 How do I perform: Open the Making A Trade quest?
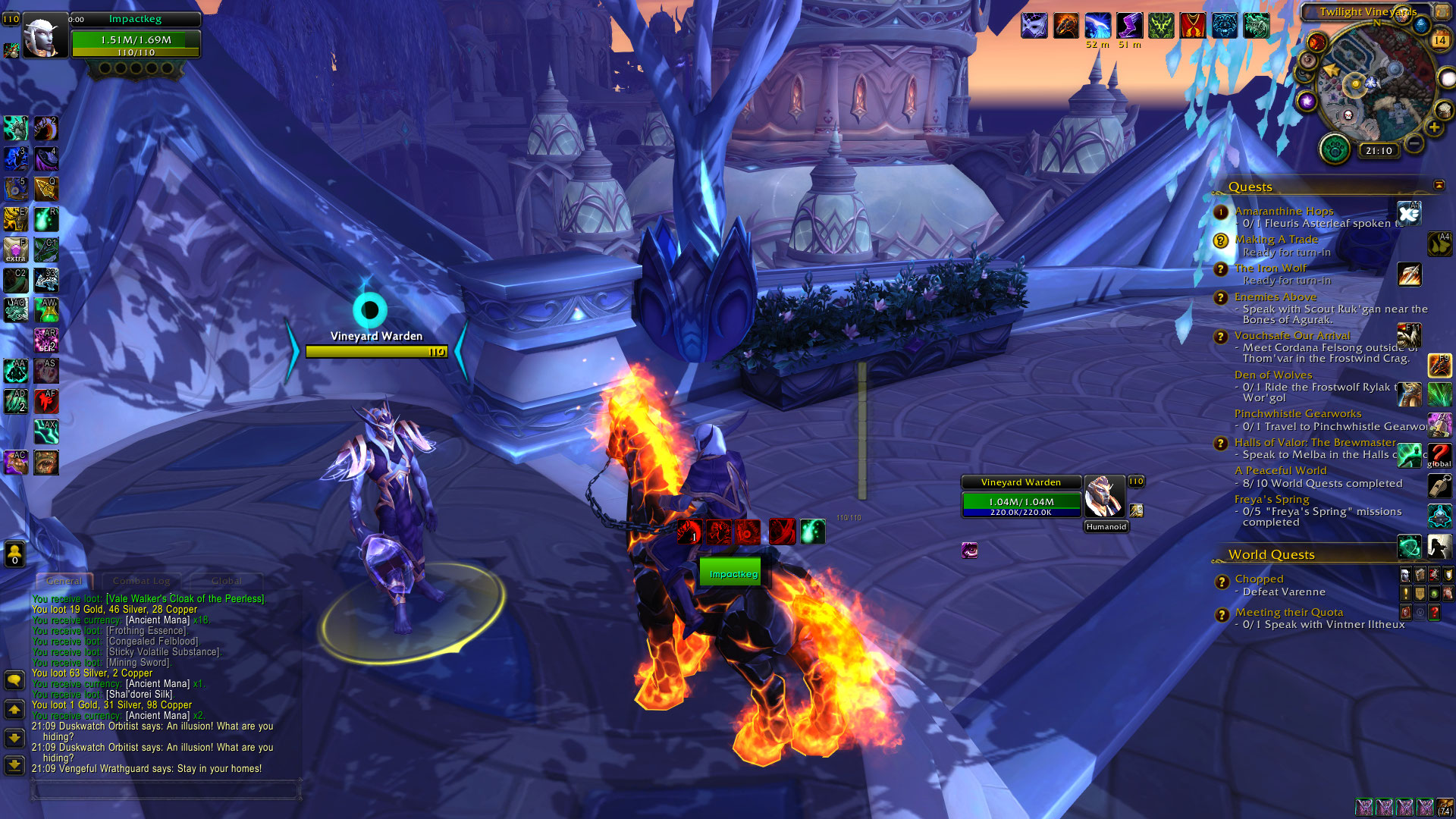point(1276,240)
